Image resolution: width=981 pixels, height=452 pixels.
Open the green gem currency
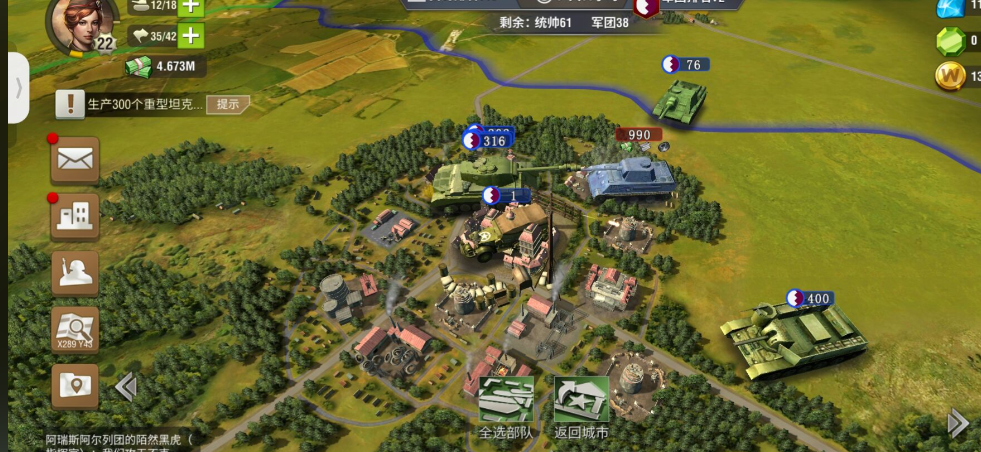pyautogui.click(x=950, y=41)
